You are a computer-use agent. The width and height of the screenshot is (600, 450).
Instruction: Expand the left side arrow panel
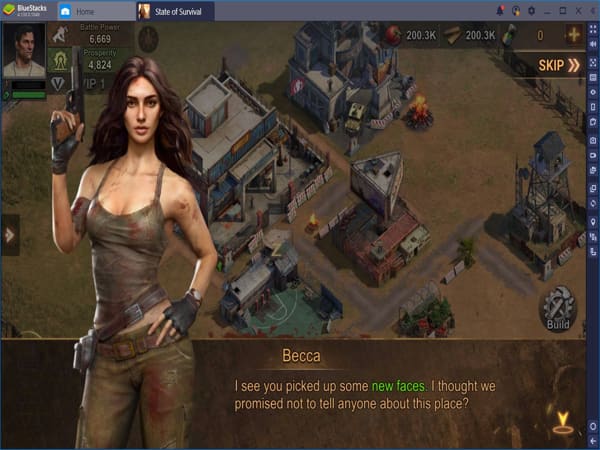pyautogui.click(x=9, y=235)
